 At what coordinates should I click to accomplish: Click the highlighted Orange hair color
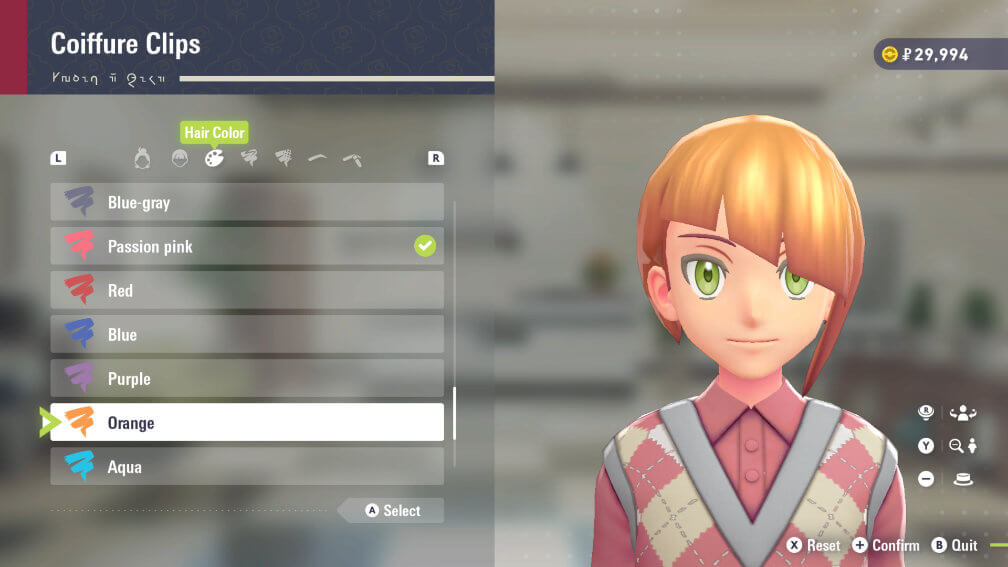click(247, 422)
